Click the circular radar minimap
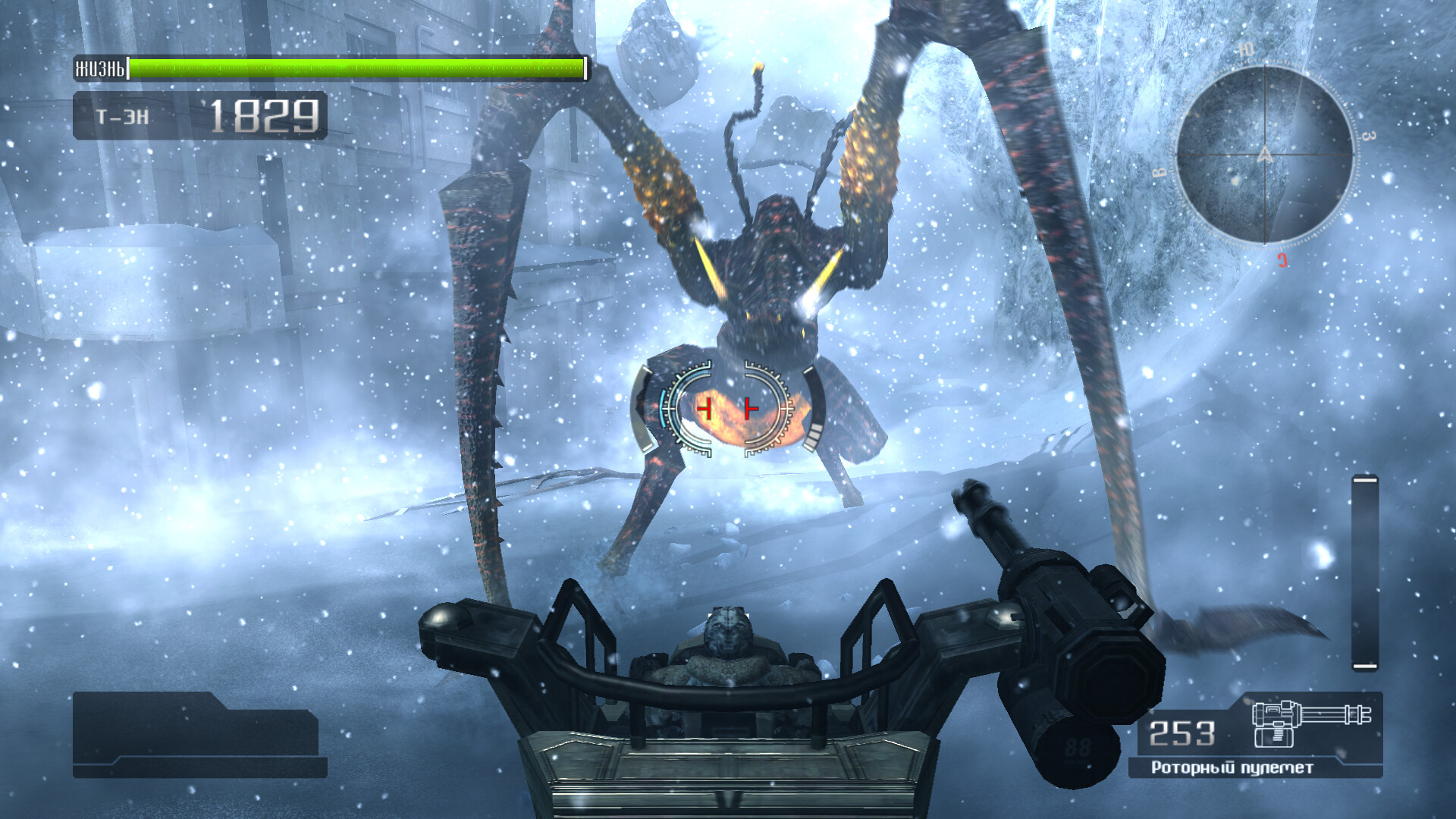Screen dimensions: 1456x819 (x=1264, y=155)
